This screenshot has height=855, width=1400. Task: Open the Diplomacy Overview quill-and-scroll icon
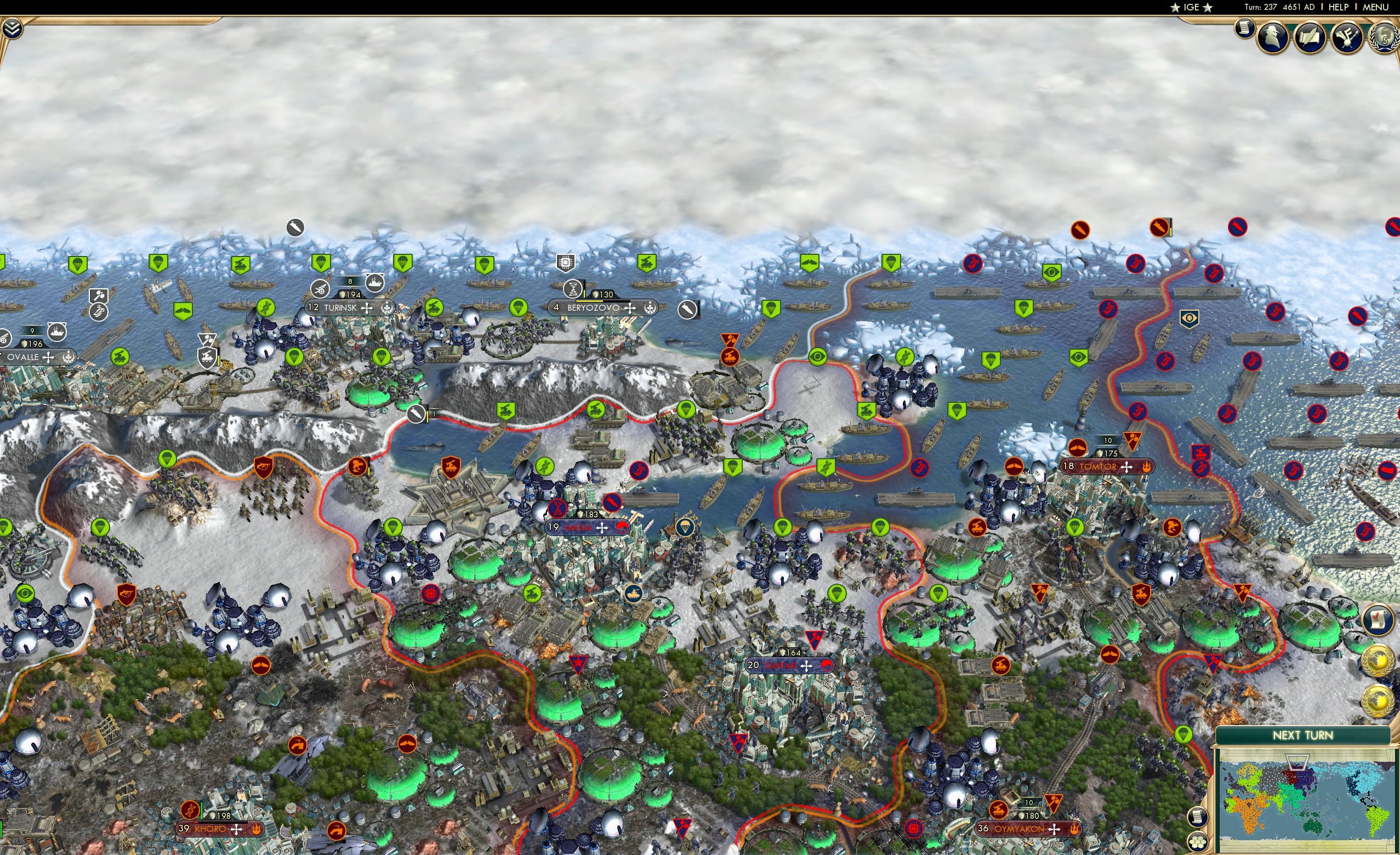pos(1310,36)
